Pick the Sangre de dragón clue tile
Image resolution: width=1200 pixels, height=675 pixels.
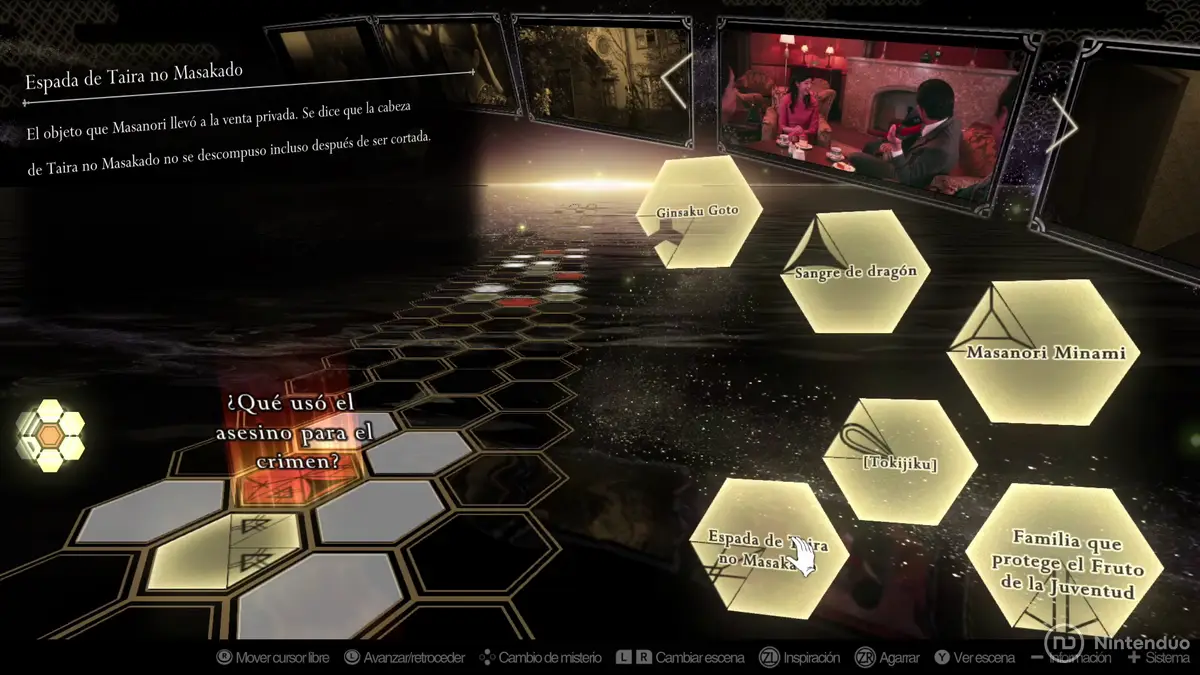click(855, 271)
